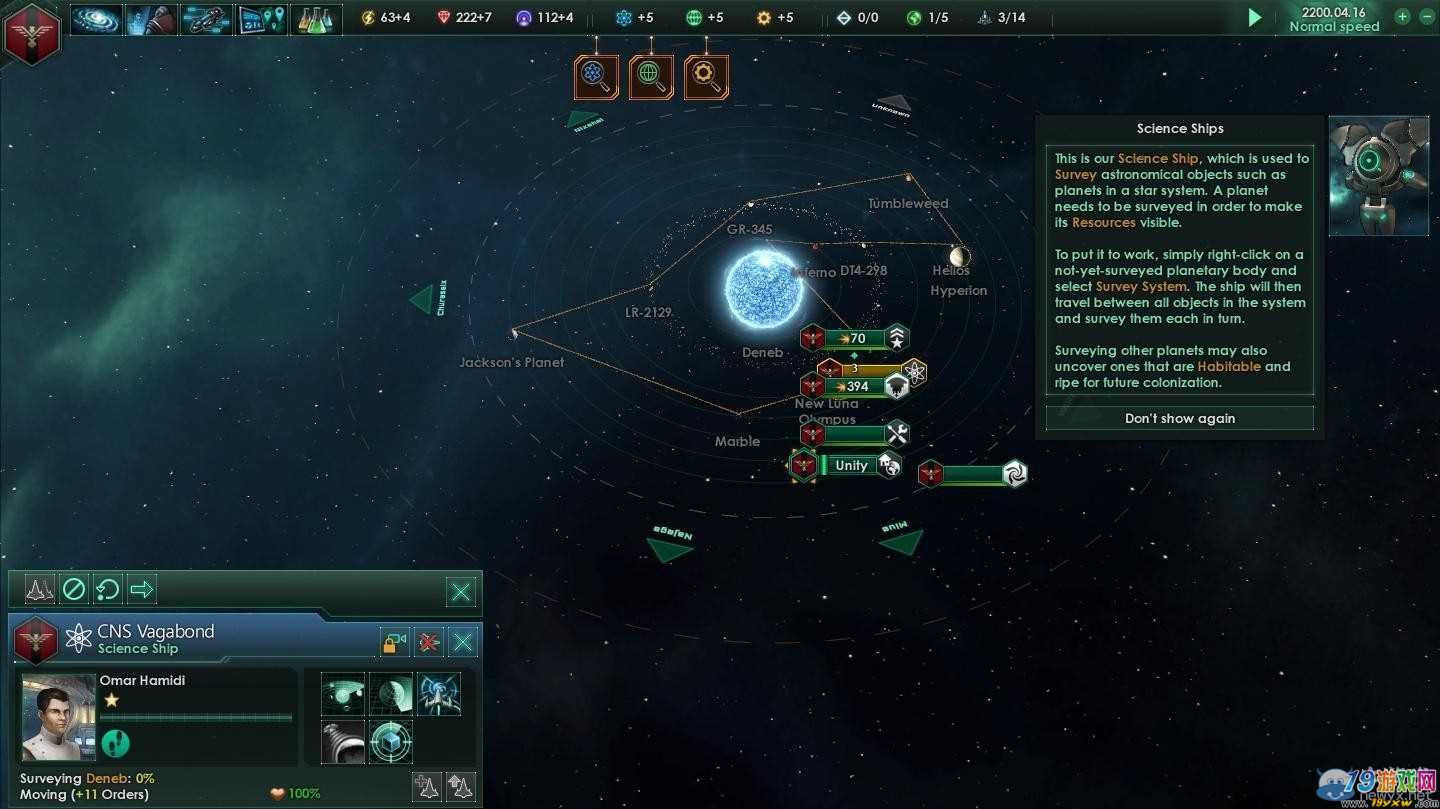Viewport: 1440px width, 809px height.
Task: Cancel orders with the stop circle button
Action: coord(74,589)
